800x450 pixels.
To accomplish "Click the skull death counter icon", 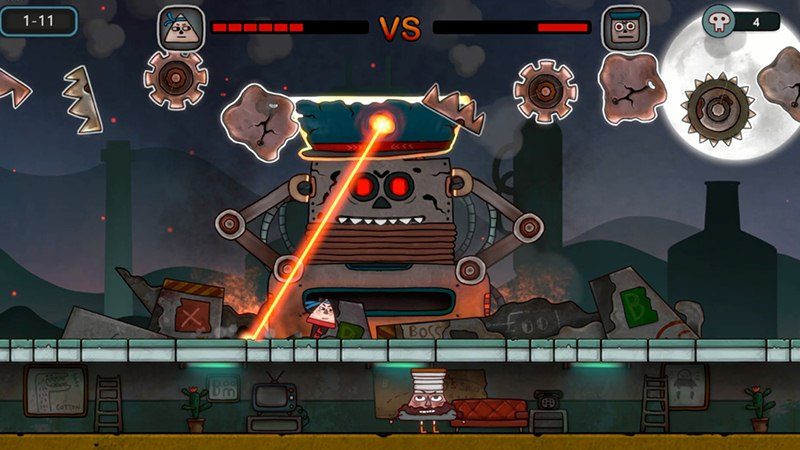I will (719, 21).
